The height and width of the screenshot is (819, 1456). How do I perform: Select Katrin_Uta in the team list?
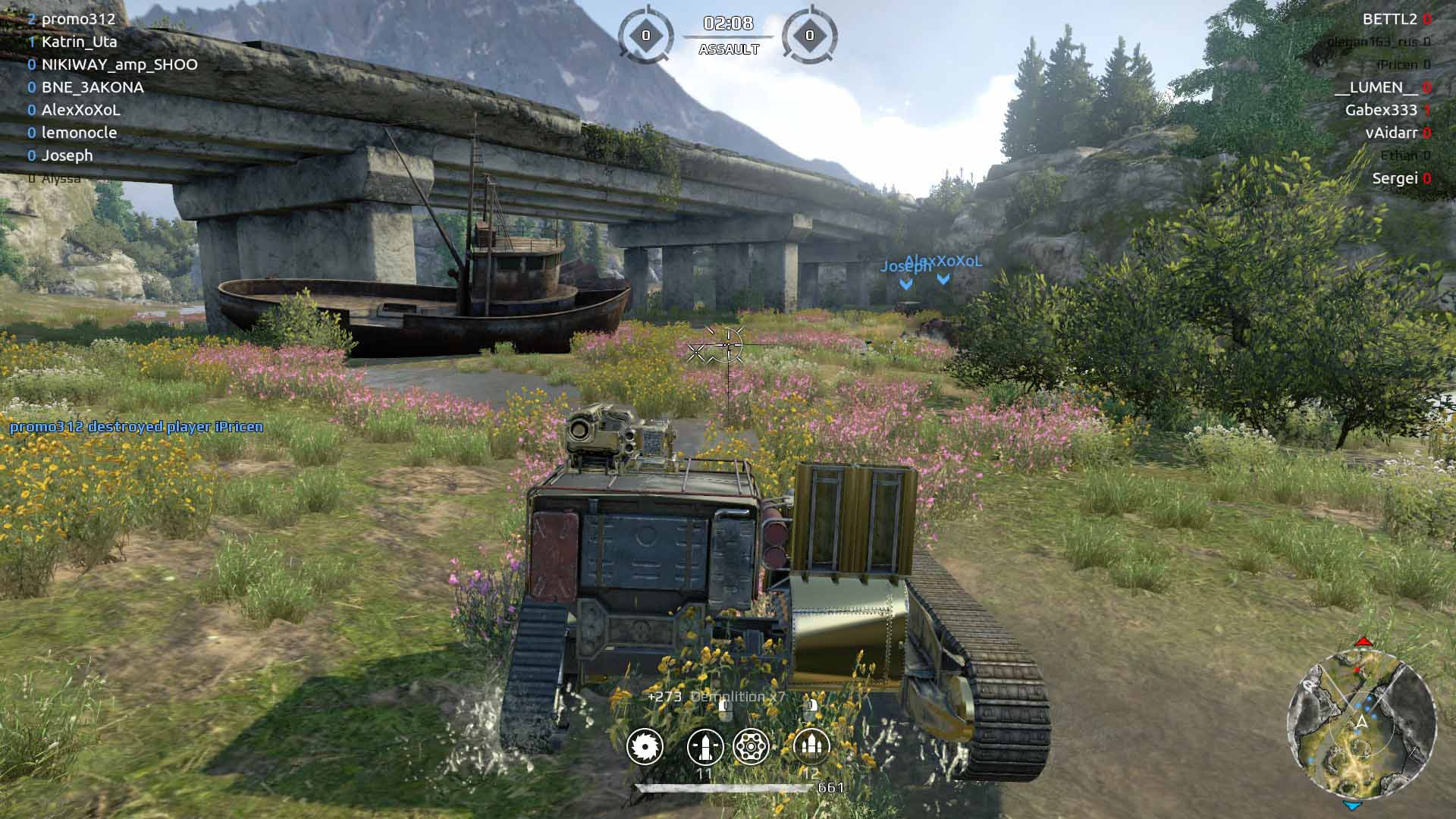pyautogui.click(x=79, y=42)
